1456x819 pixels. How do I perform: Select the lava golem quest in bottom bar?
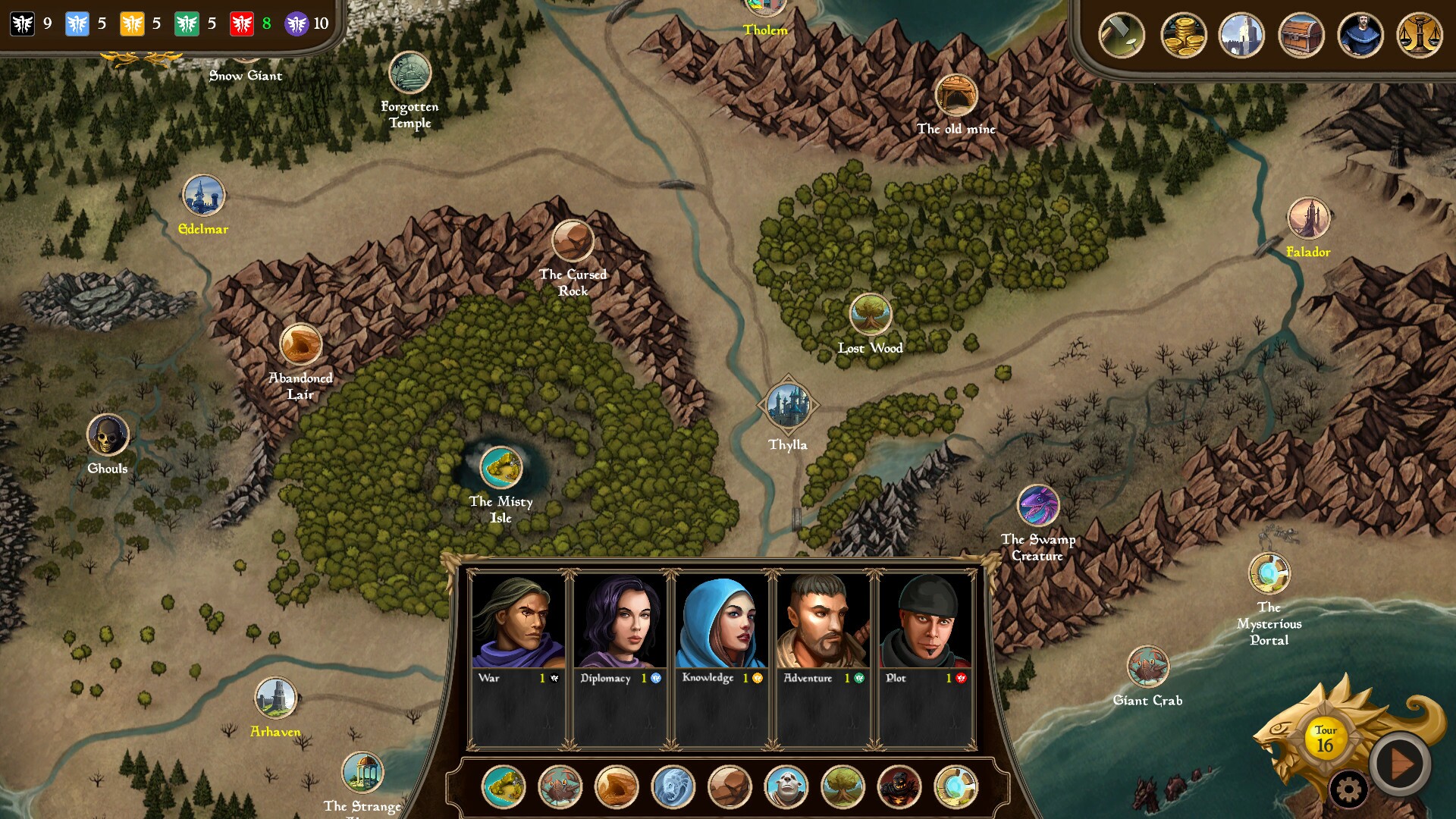(x=899, y=786)
